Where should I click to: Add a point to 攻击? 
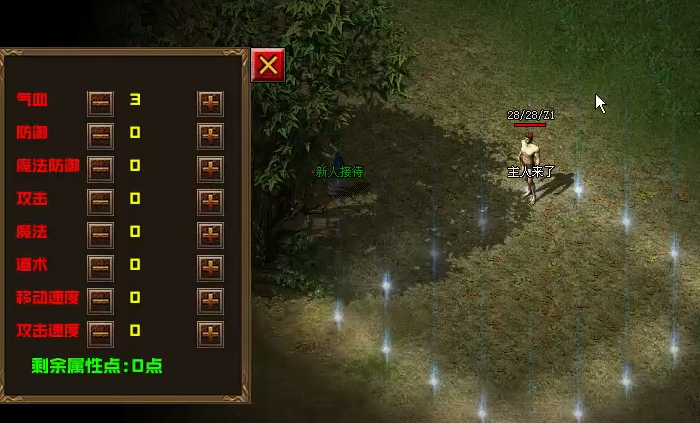[210, 201]
